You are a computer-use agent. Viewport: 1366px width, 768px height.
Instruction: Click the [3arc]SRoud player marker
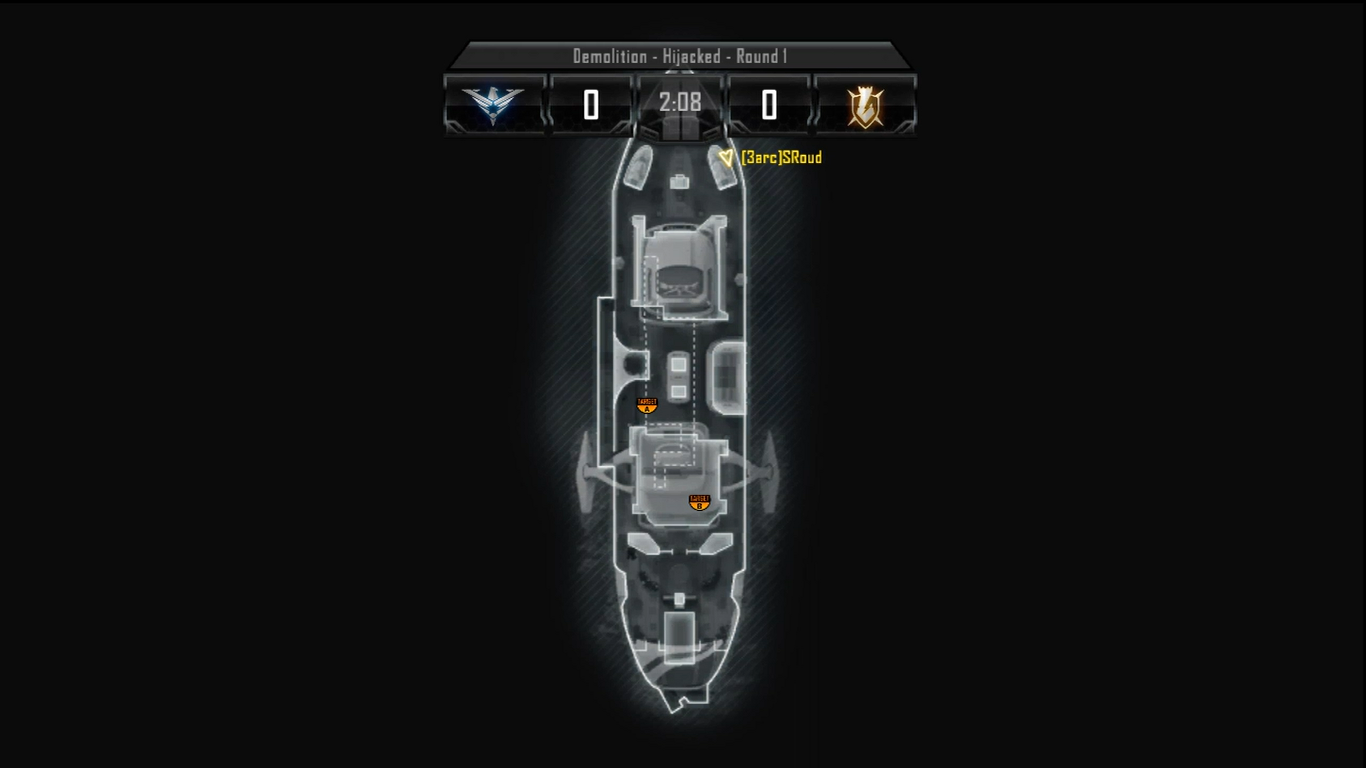[x=727, y=157]
